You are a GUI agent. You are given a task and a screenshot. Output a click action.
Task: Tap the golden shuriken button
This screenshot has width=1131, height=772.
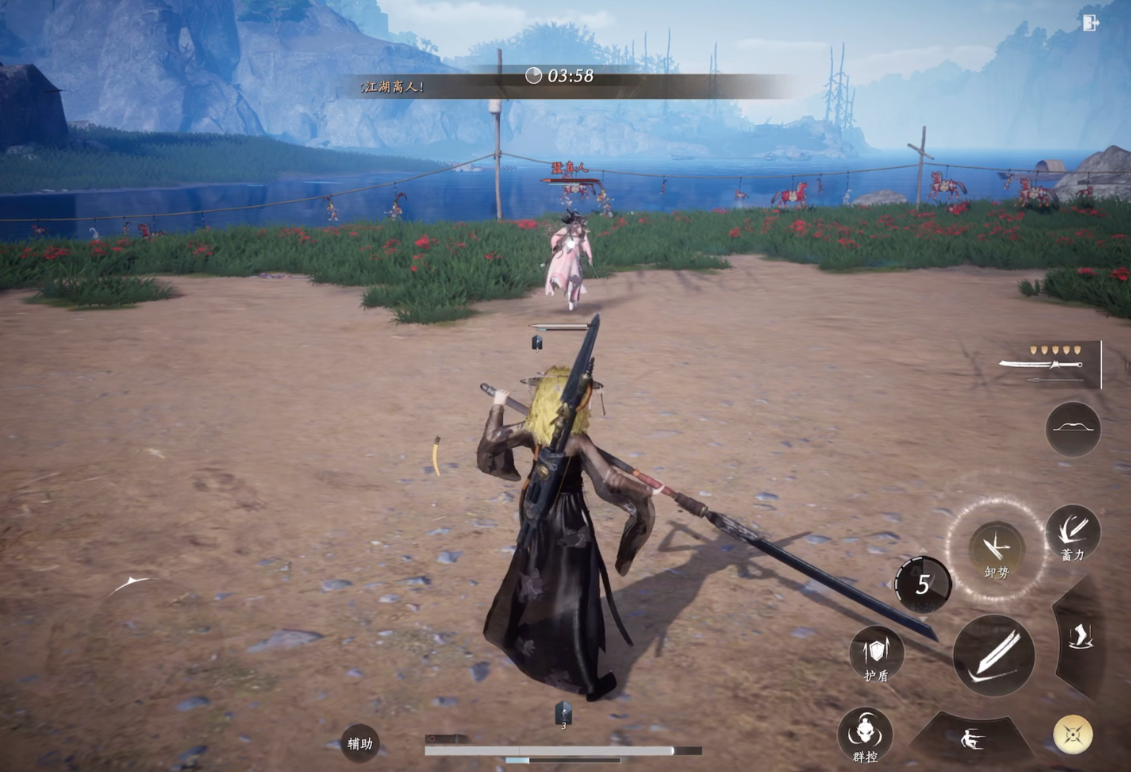click(x=1072, y=735)
